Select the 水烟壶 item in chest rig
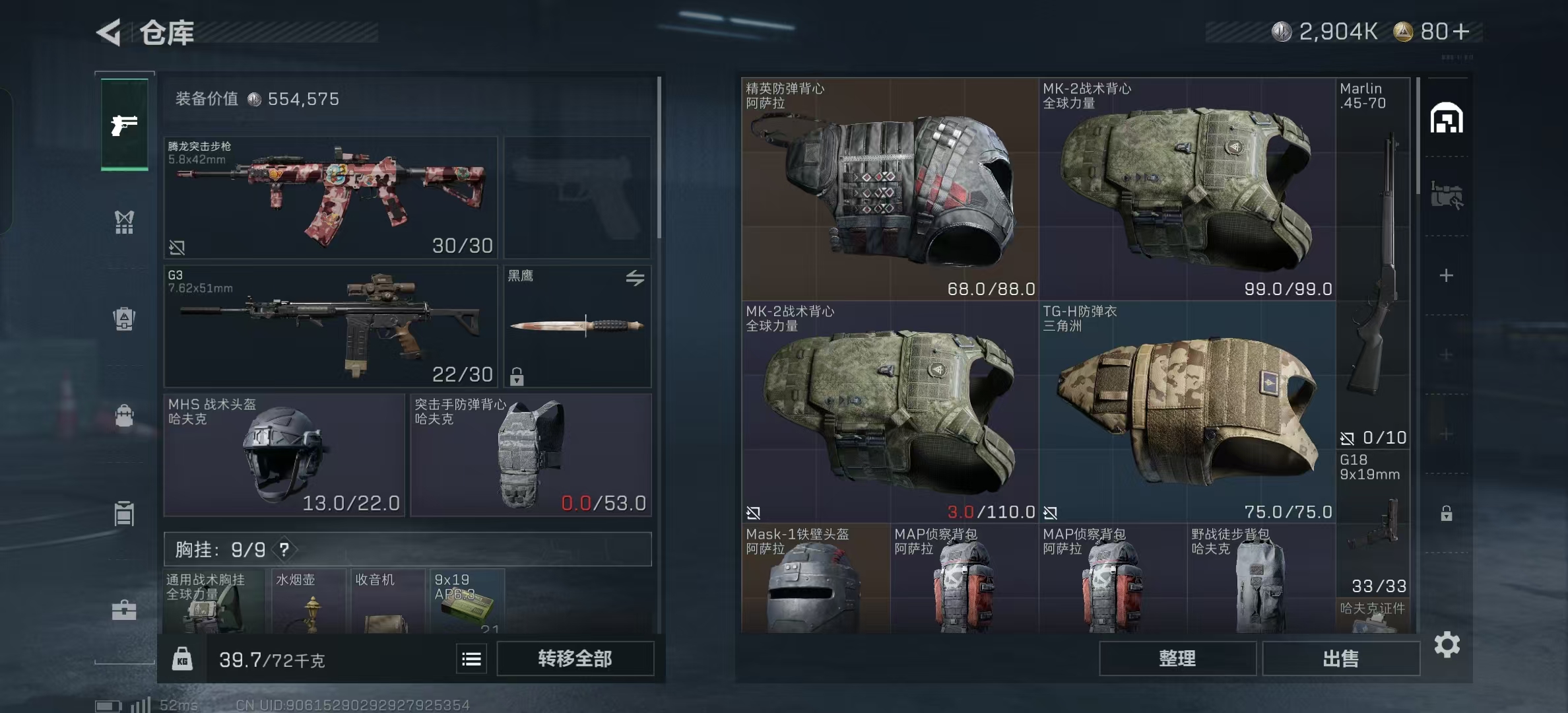 click(x=309, y=601)
